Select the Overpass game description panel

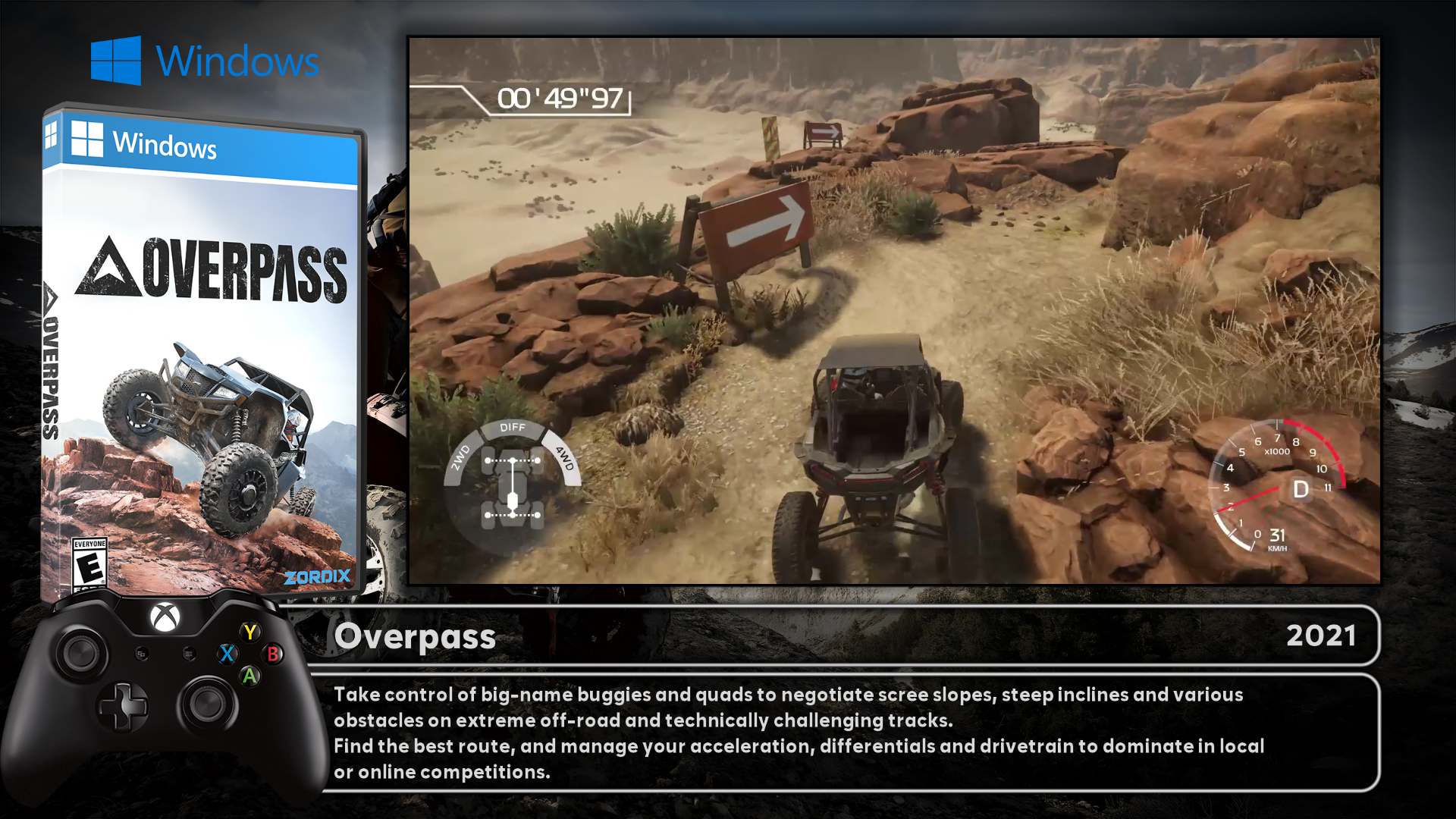coord(842,733)
